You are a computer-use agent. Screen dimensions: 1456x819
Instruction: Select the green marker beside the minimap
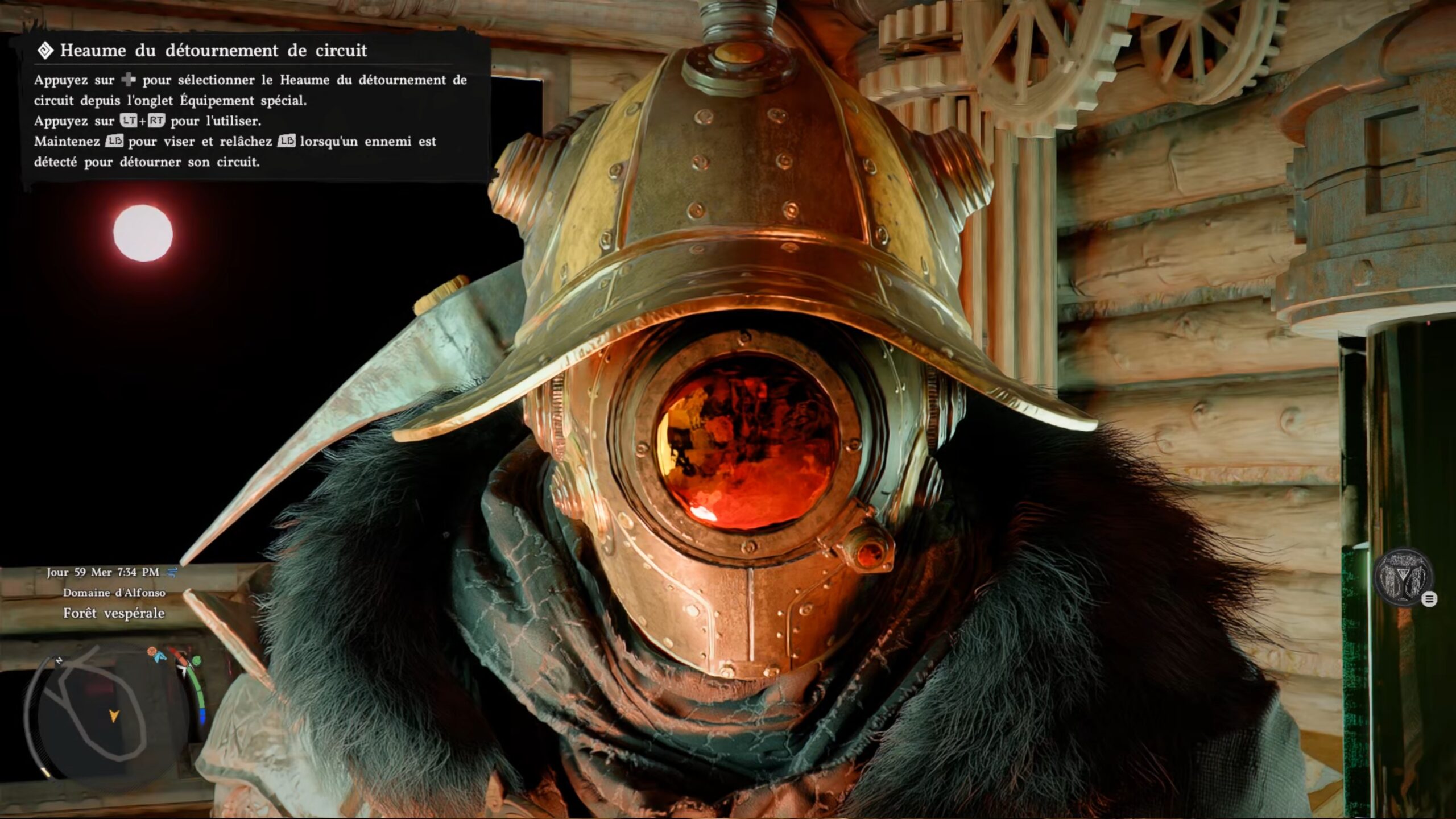point(196,661)
